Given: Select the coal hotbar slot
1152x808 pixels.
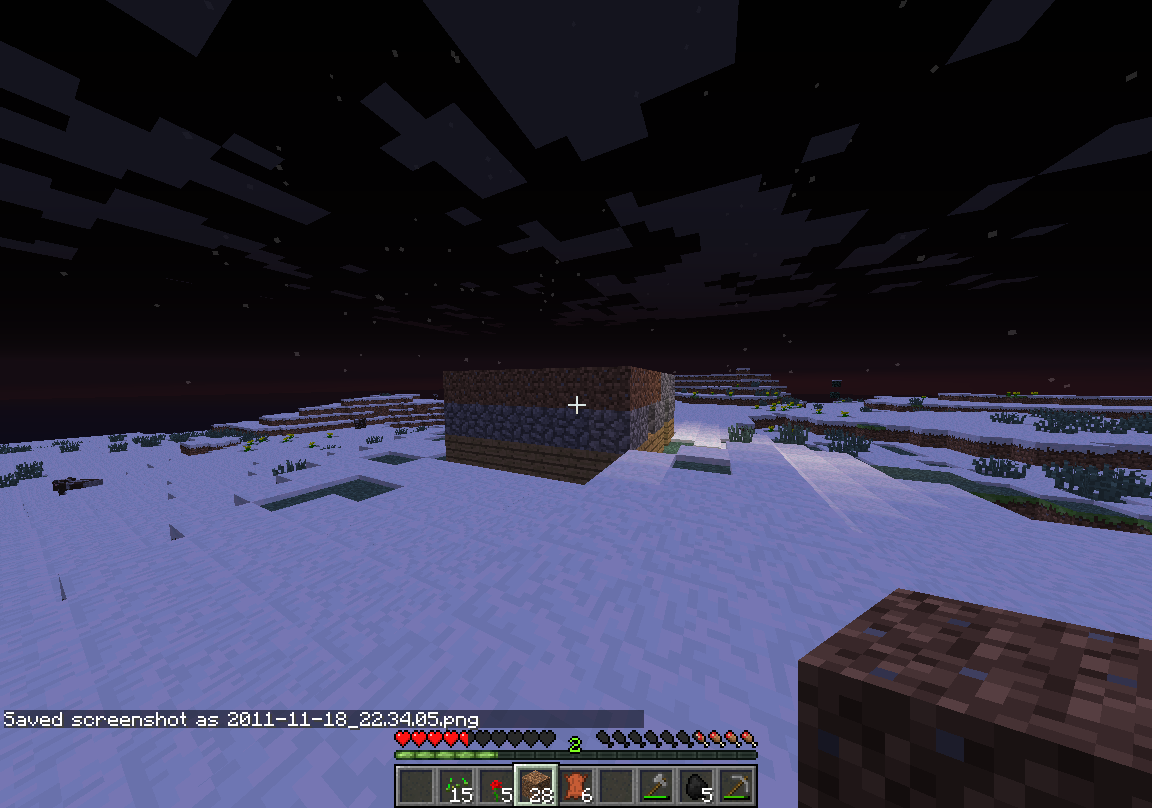Looking at the screenshot, I should click(696, 785).
